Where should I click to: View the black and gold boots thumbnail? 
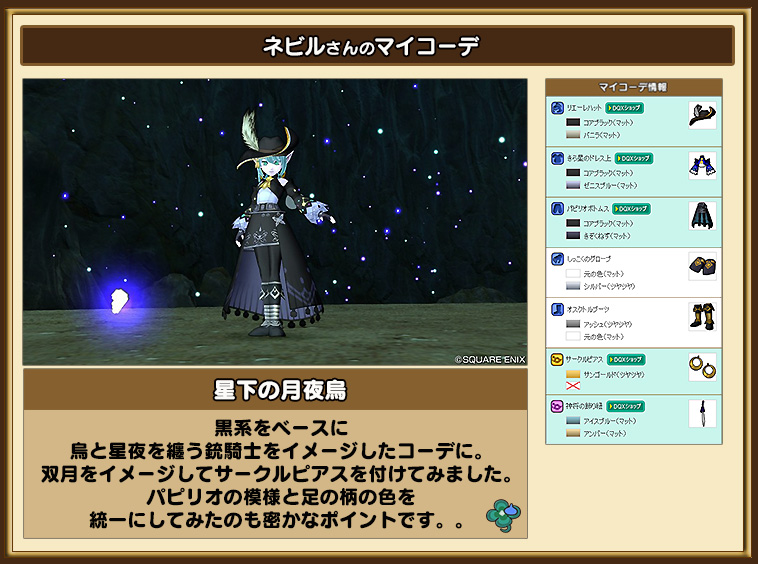[702, 316]
